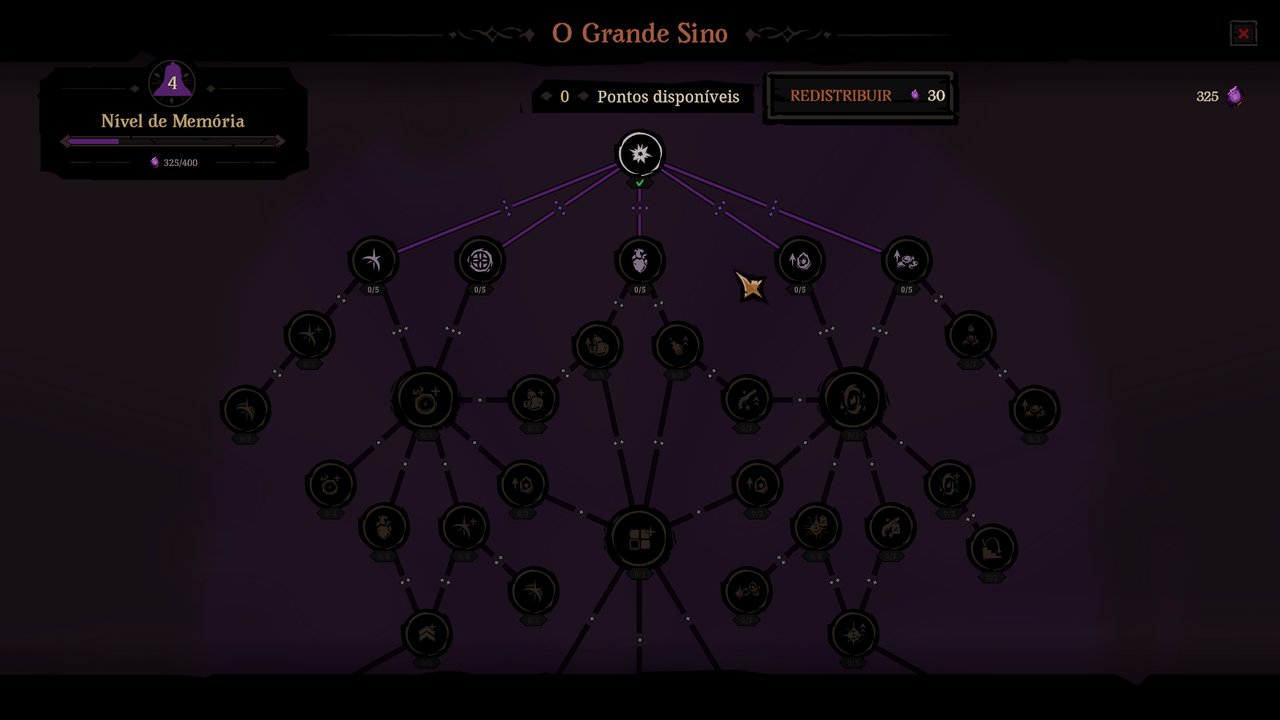Select the double chevron rank-up node
The width and height of the screenshot is (1280, 720).
(427, 634)
